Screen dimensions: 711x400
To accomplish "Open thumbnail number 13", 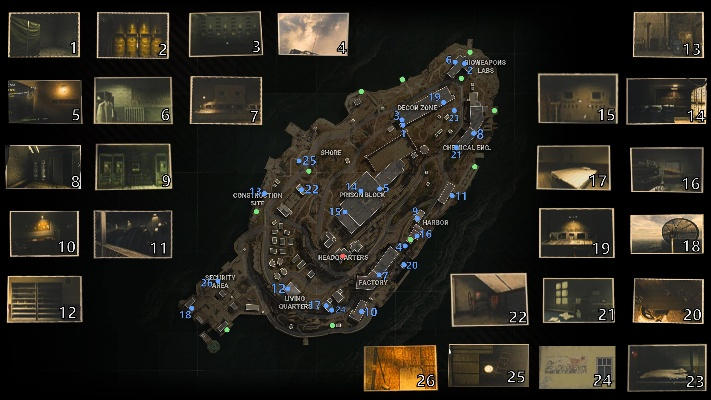I will coord(668,35).
